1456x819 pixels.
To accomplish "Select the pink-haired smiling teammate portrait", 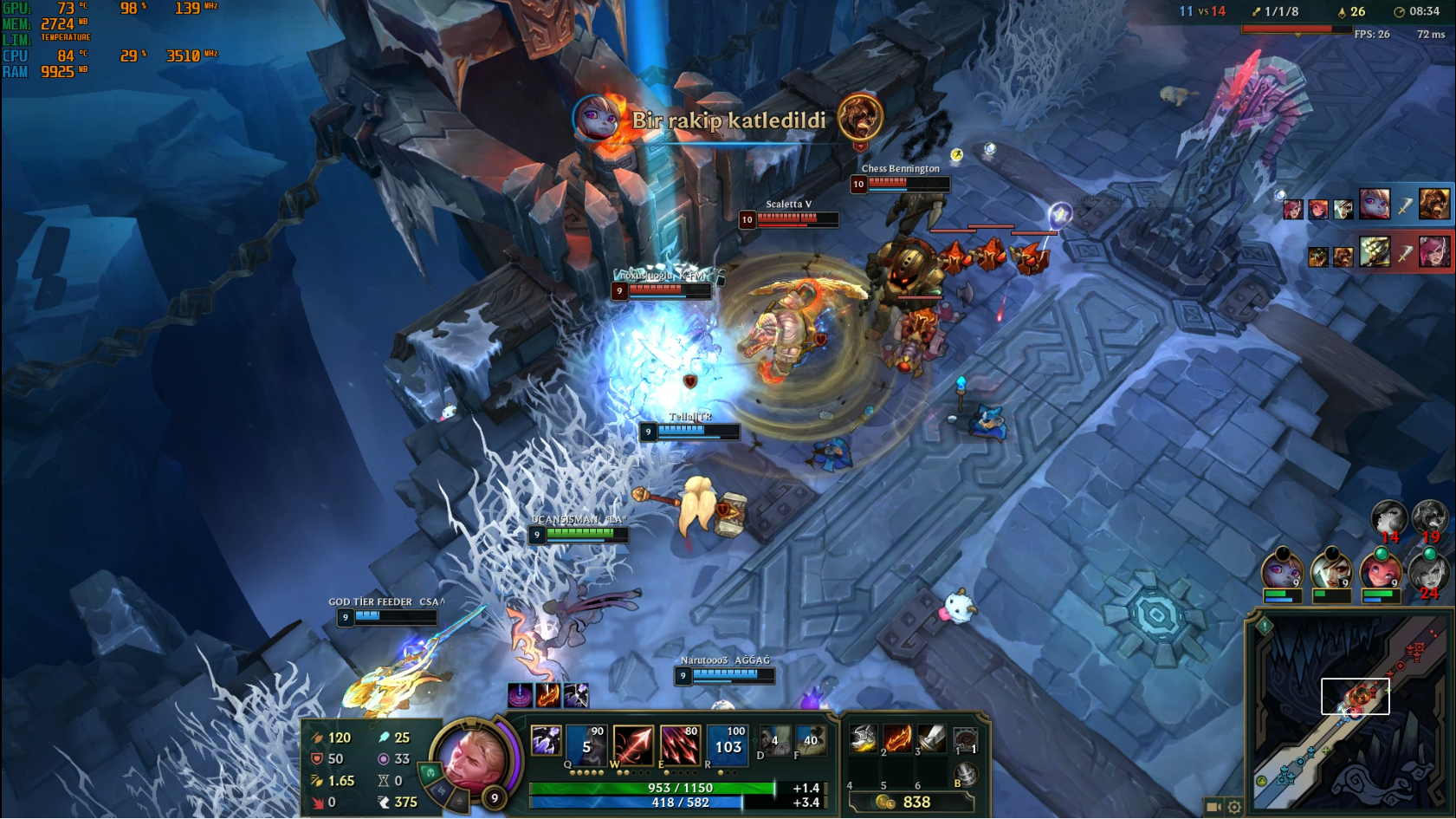I will (x=1378, y=571).
